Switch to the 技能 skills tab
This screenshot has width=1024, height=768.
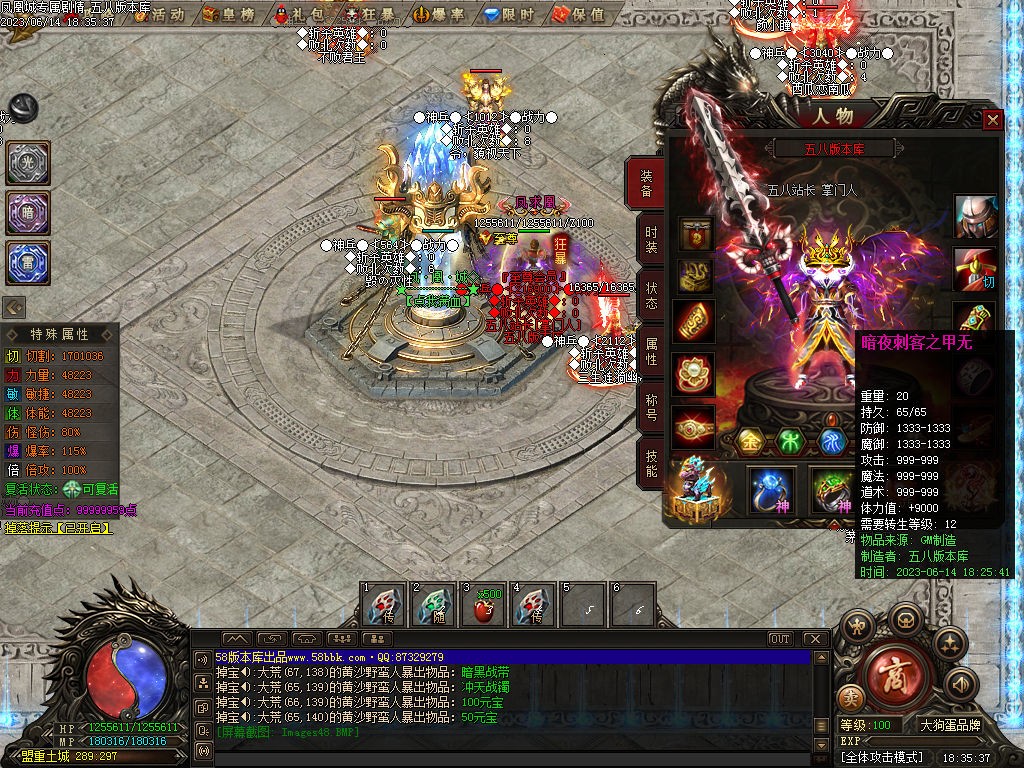pyautogui.click(x=651, y=463)
